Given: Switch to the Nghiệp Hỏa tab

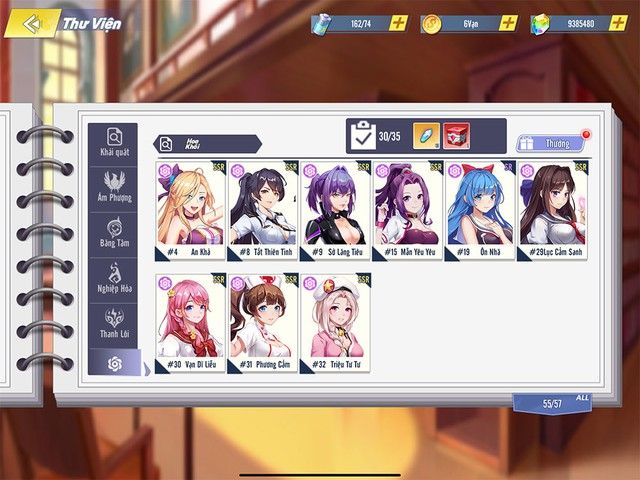Looking at the screenshot, I should click(x=114, y=279).
